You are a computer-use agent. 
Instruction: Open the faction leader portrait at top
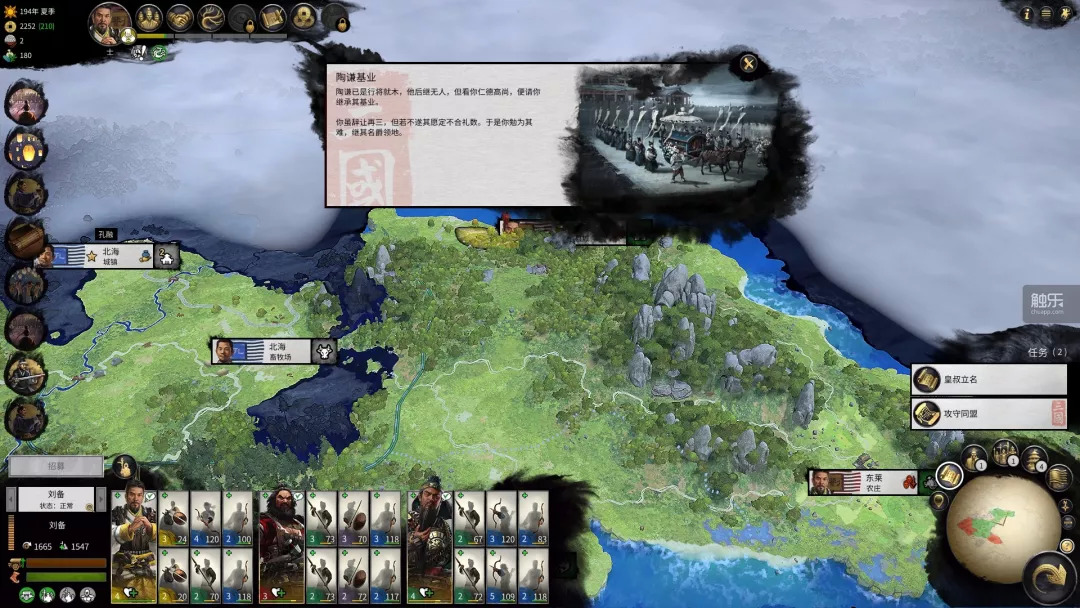pyautogui.click(x=109, y=22)
